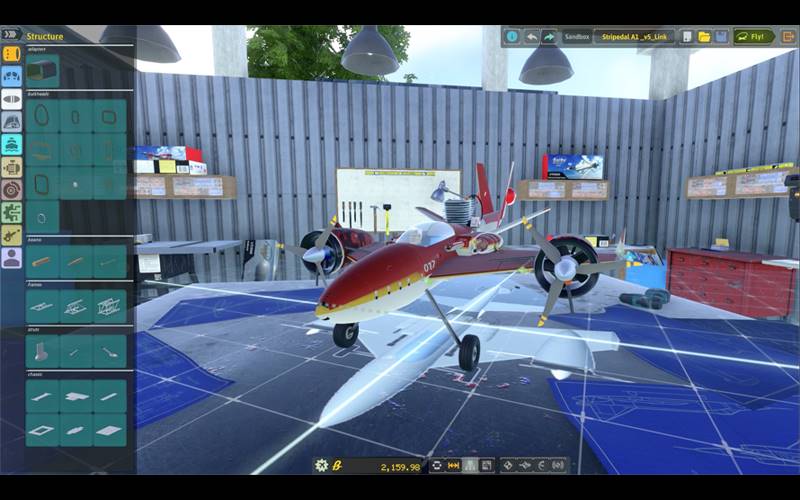Select the yellow Structure category tab
Screen dimensions: 800x500
[x=12, y=54]
